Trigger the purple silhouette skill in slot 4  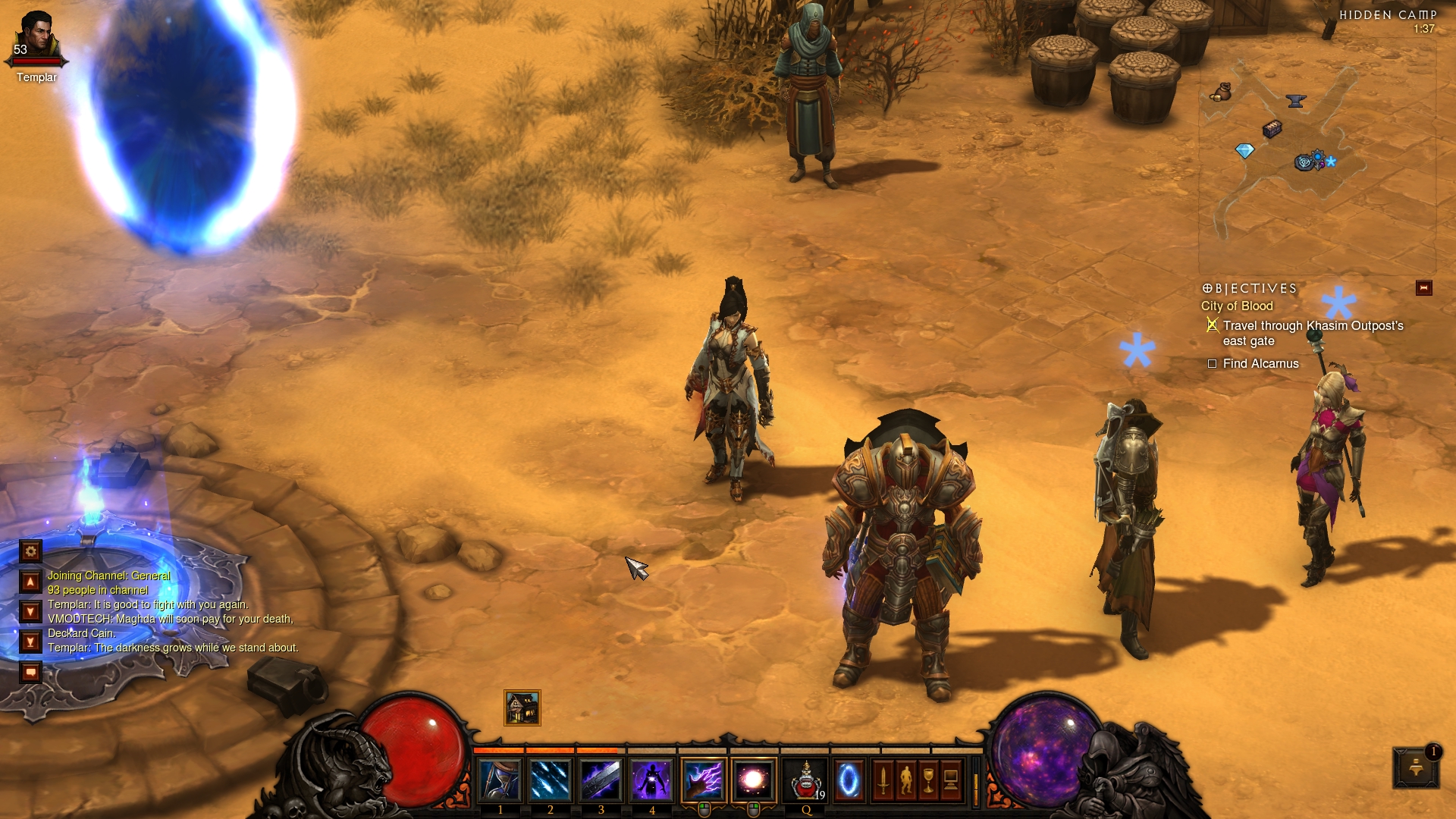tap(652, 780)
